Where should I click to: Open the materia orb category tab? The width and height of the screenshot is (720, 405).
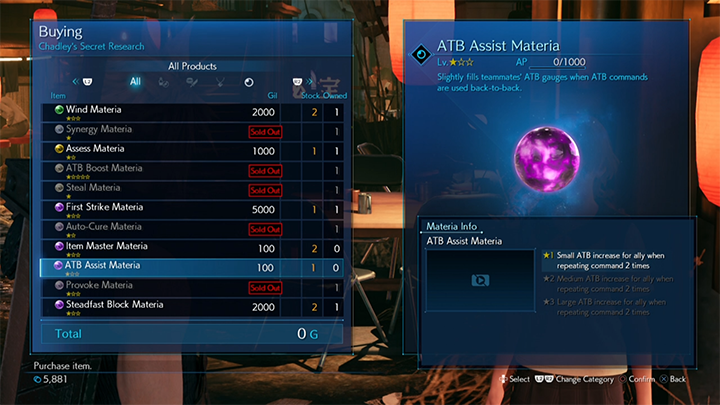(x=248, y=82)
